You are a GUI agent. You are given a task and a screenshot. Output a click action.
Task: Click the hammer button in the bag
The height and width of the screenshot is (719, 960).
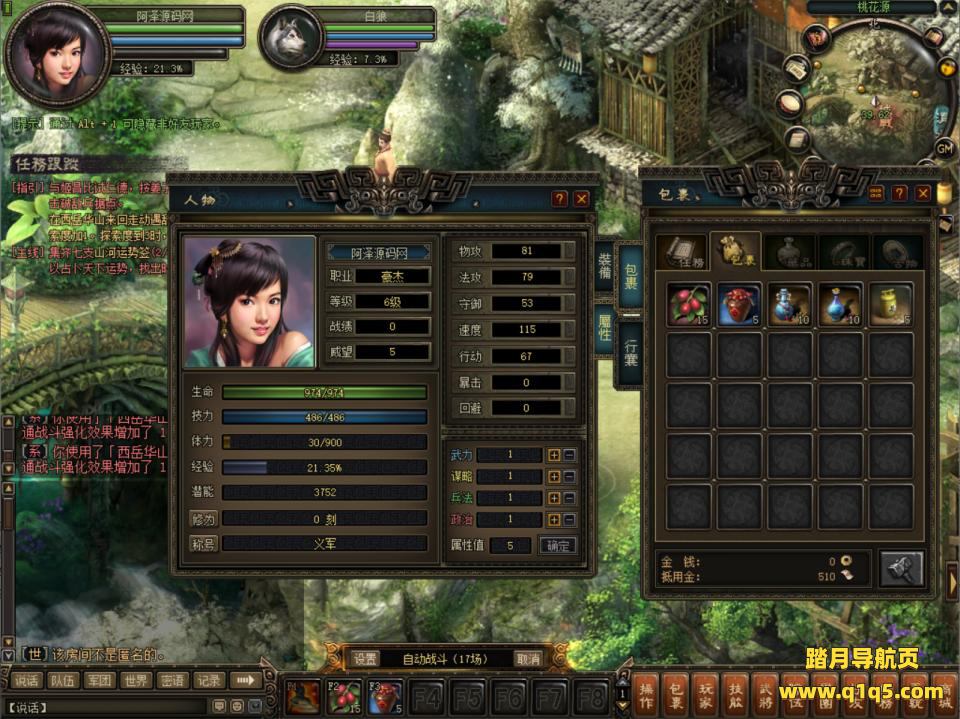tap(901, 568)
